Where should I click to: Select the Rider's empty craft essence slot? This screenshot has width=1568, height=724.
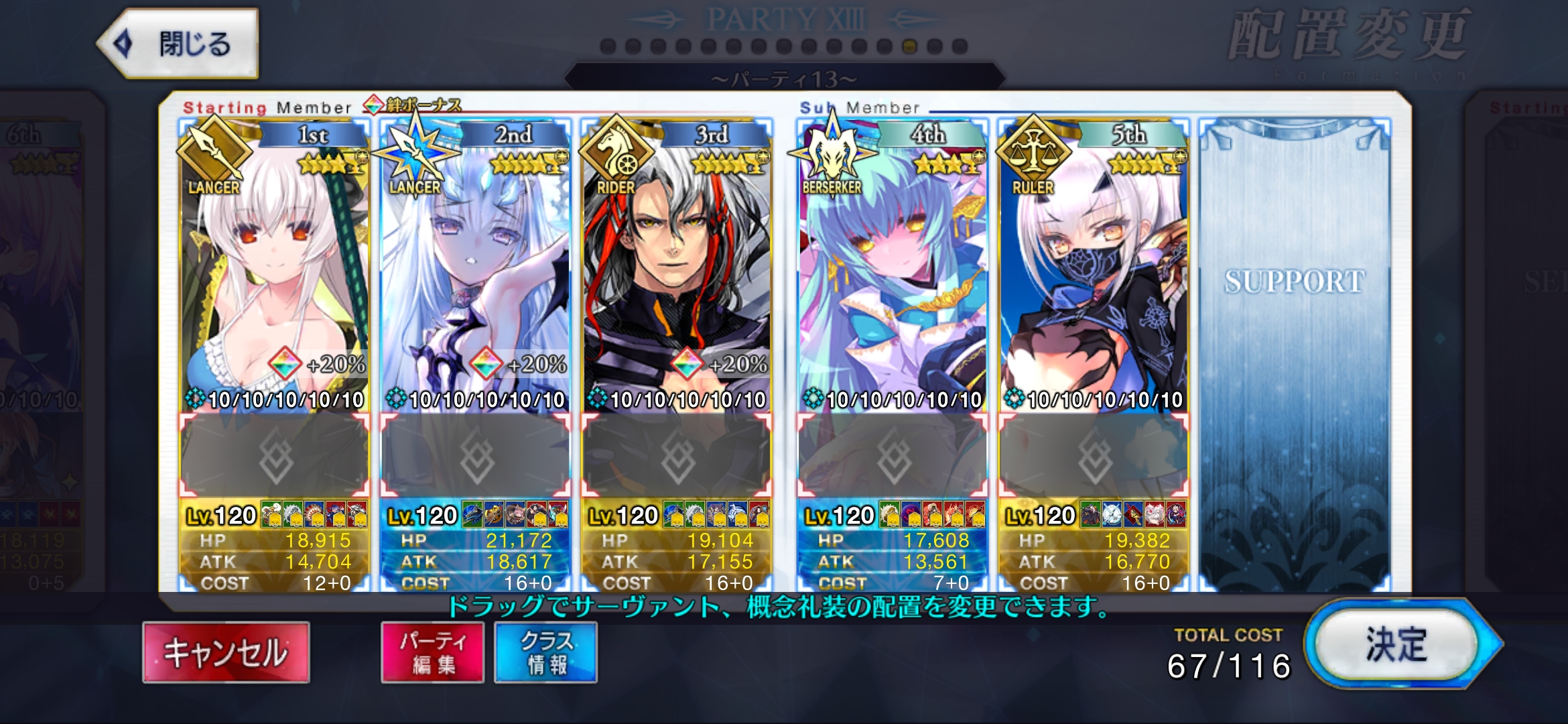coord(677,457)
